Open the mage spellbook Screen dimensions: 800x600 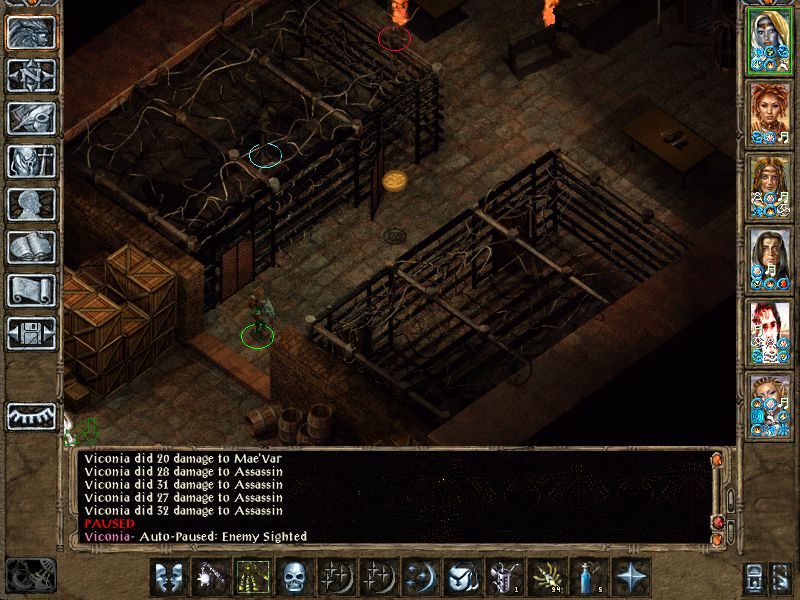[x=31, y=248]
